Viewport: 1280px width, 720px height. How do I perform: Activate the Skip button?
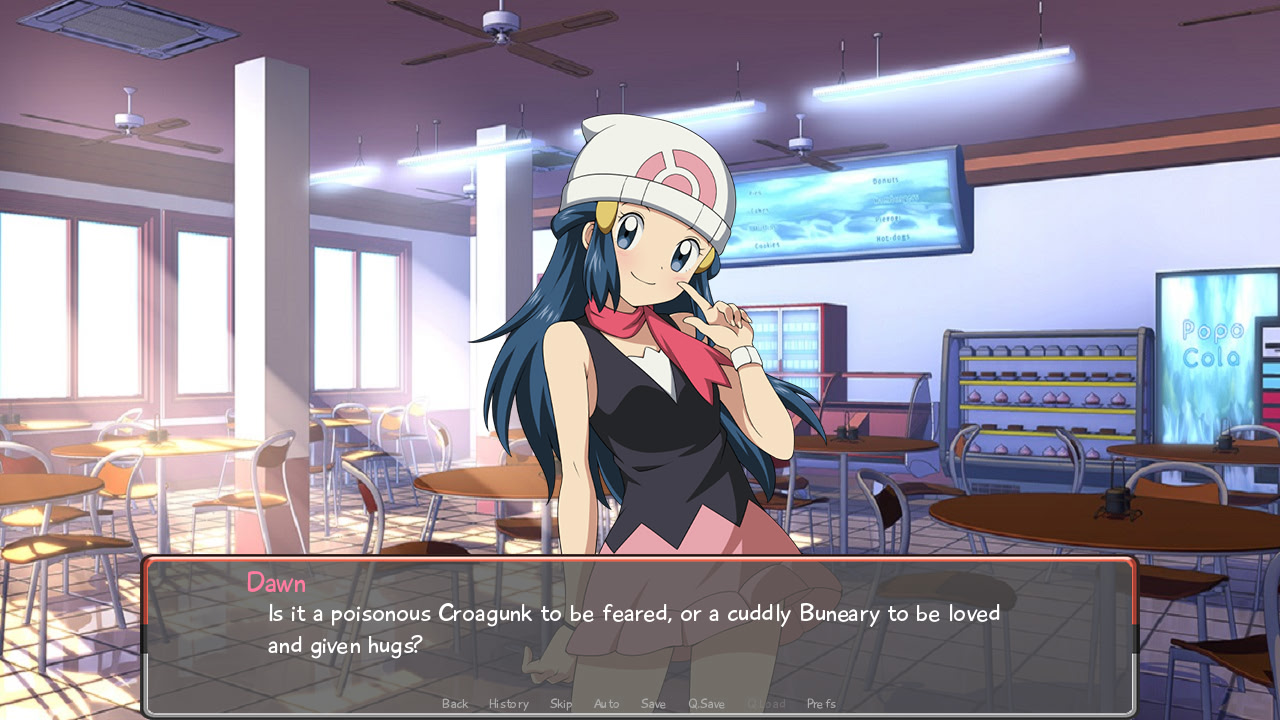pos(561,704)
